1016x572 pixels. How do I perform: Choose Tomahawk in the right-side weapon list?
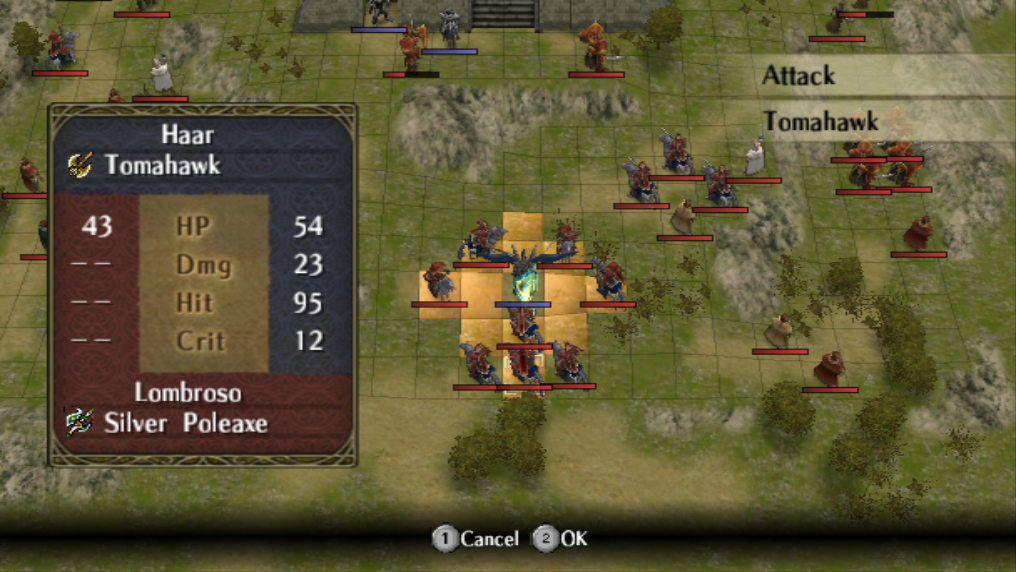(820, 122)
